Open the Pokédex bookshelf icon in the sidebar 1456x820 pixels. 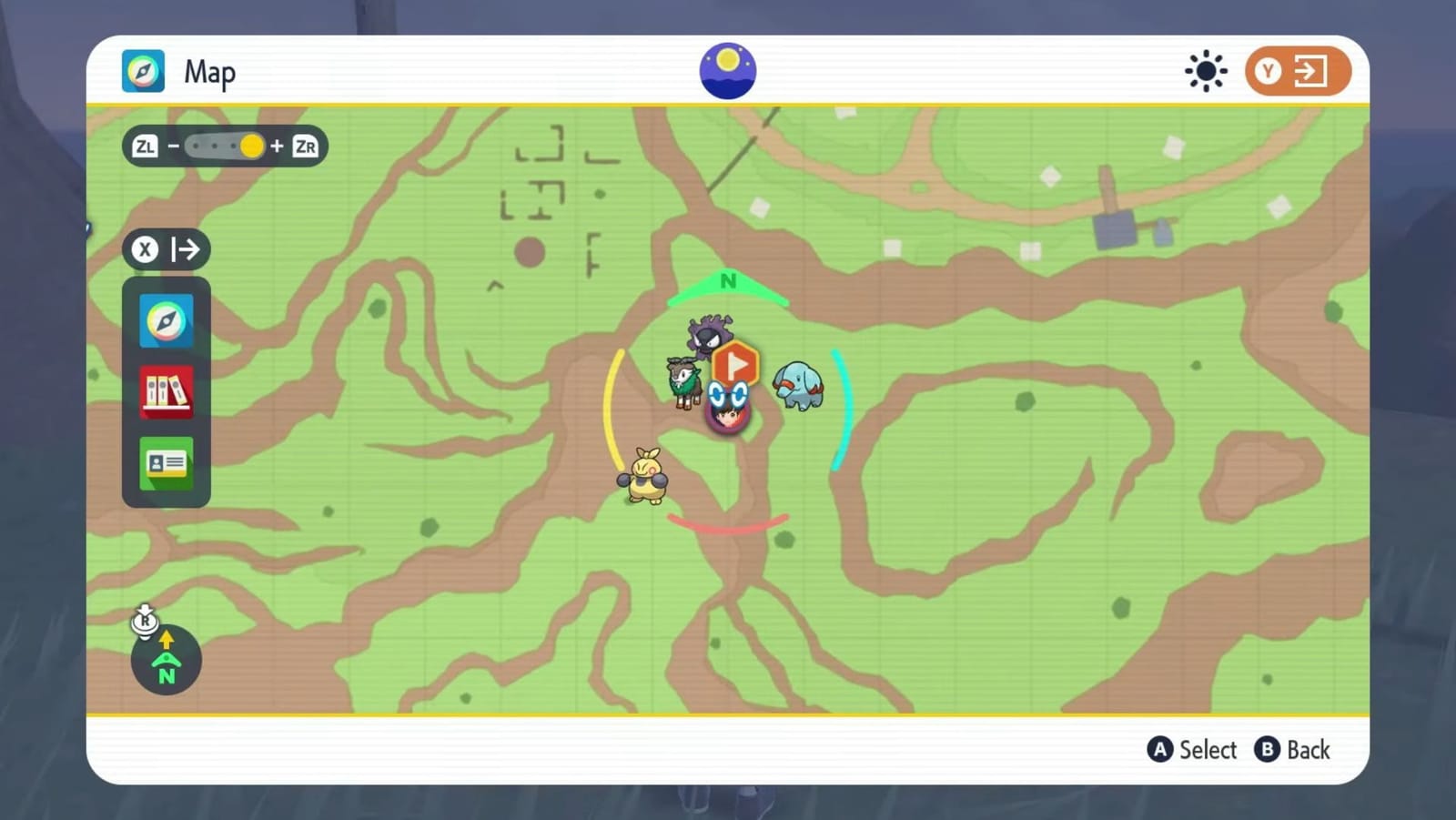(166, 392)
